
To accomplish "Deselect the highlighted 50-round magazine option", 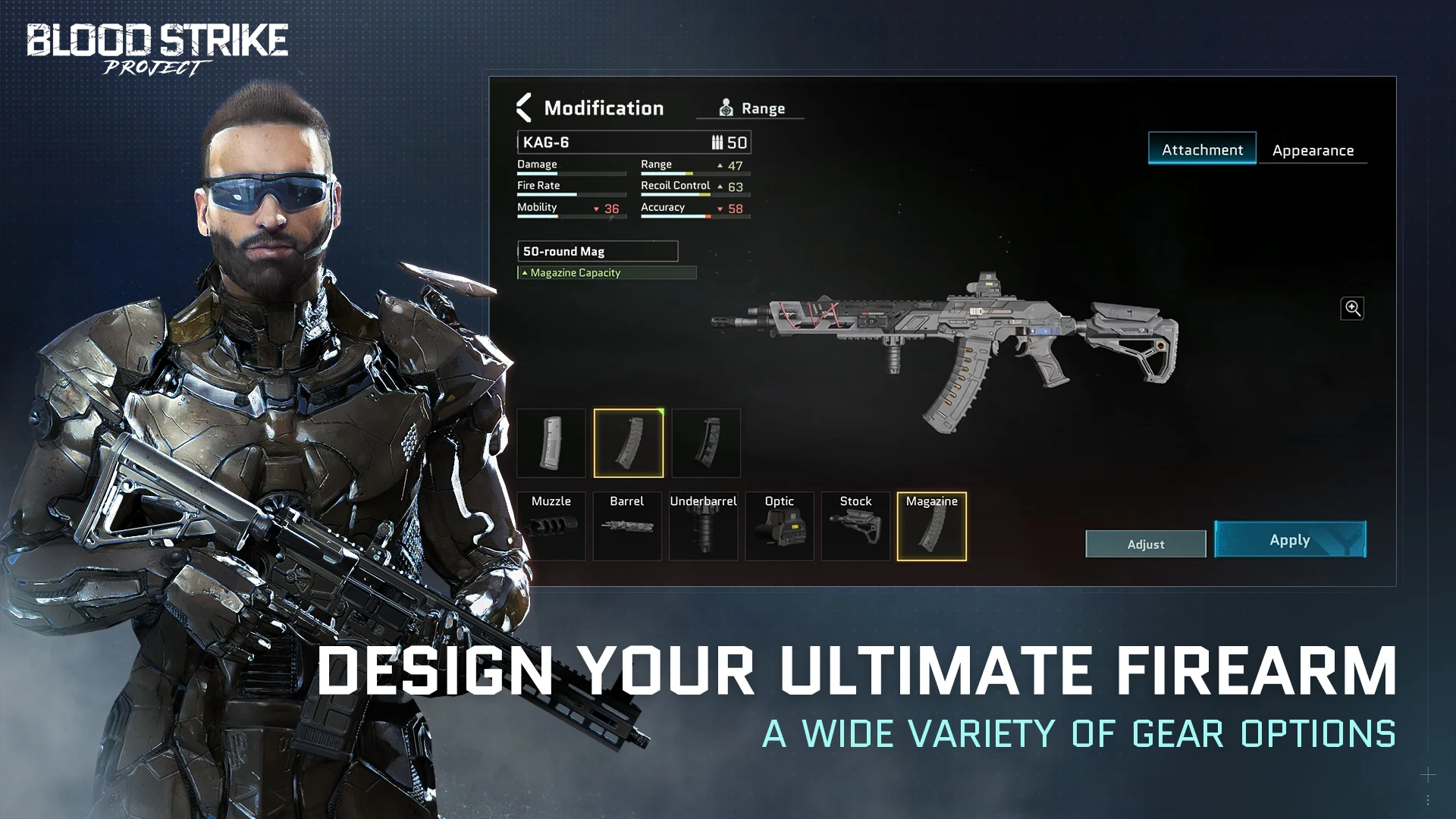I will (x=628, y=444).
